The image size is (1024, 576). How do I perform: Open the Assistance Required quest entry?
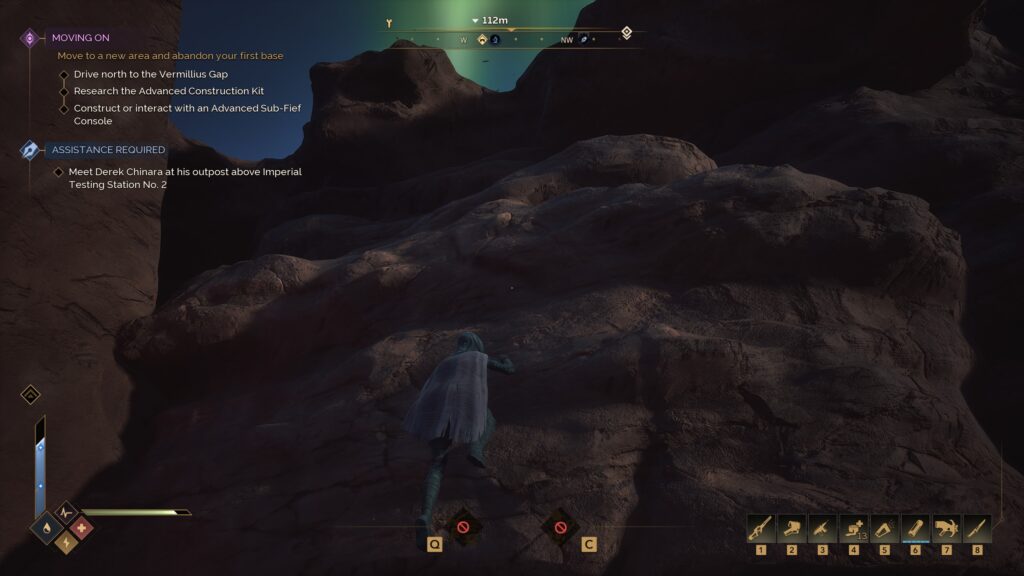tap(108, 150)
